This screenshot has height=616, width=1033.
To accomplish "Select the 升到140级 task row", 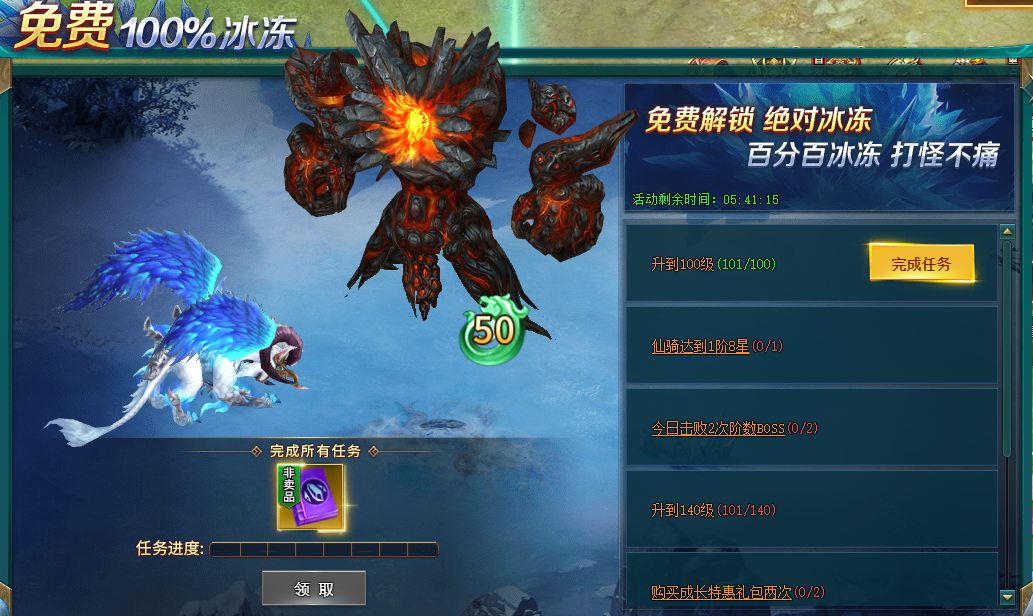I will 811,510.
